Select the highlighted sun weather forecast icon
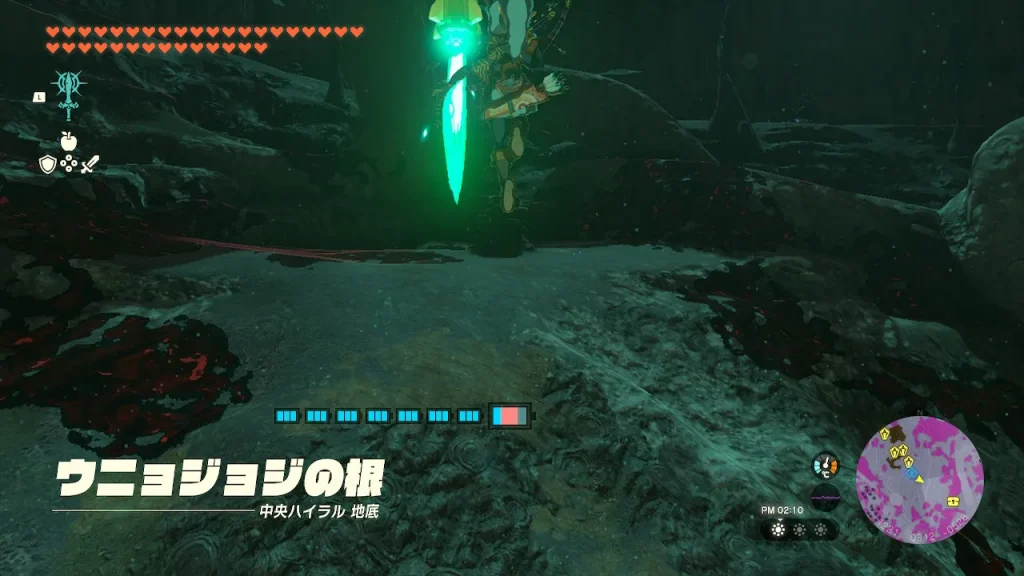 tap(779, 530)
